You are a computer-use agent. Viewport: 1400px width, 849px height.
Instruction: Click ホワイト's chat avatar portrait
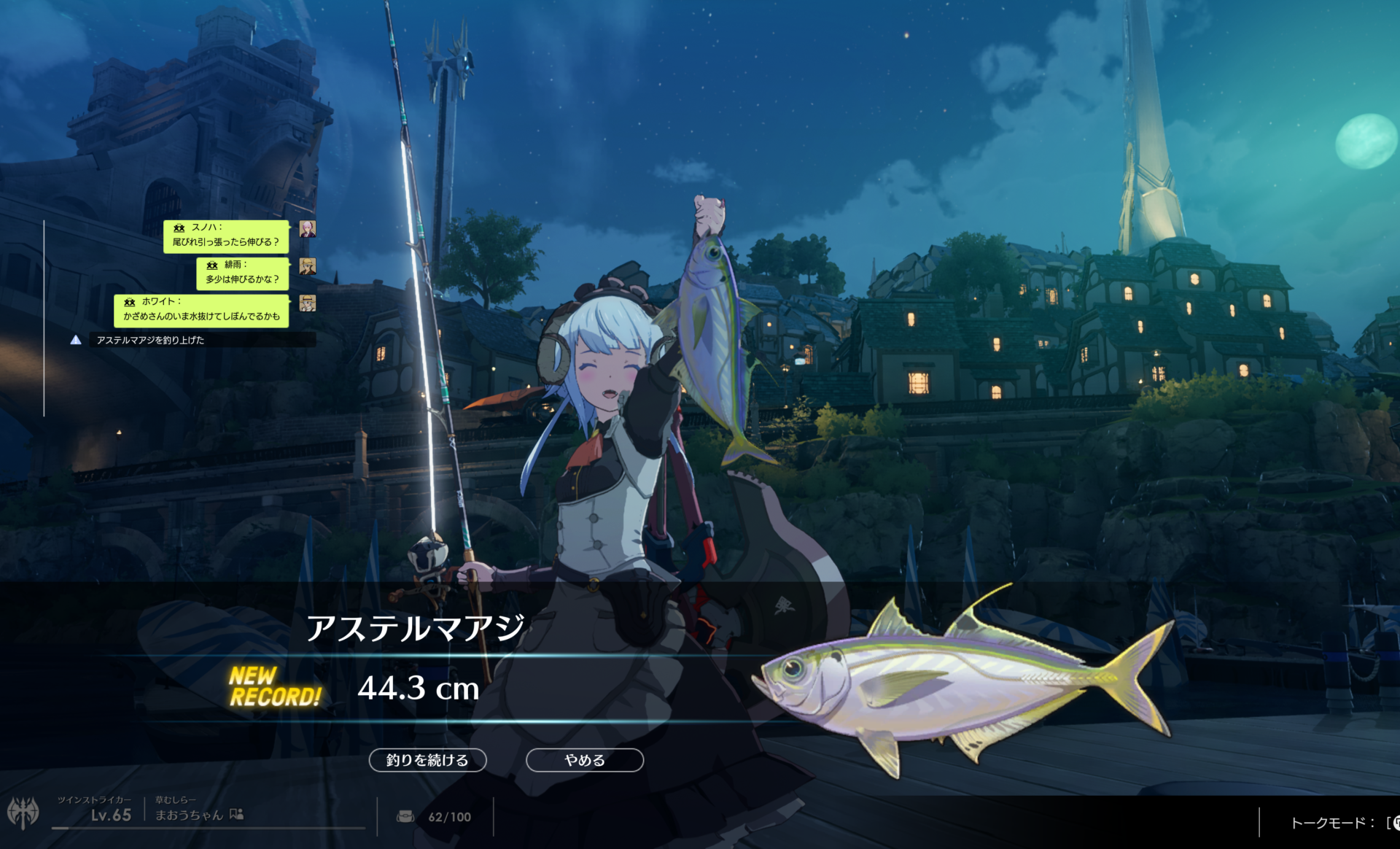pos(308,303)
